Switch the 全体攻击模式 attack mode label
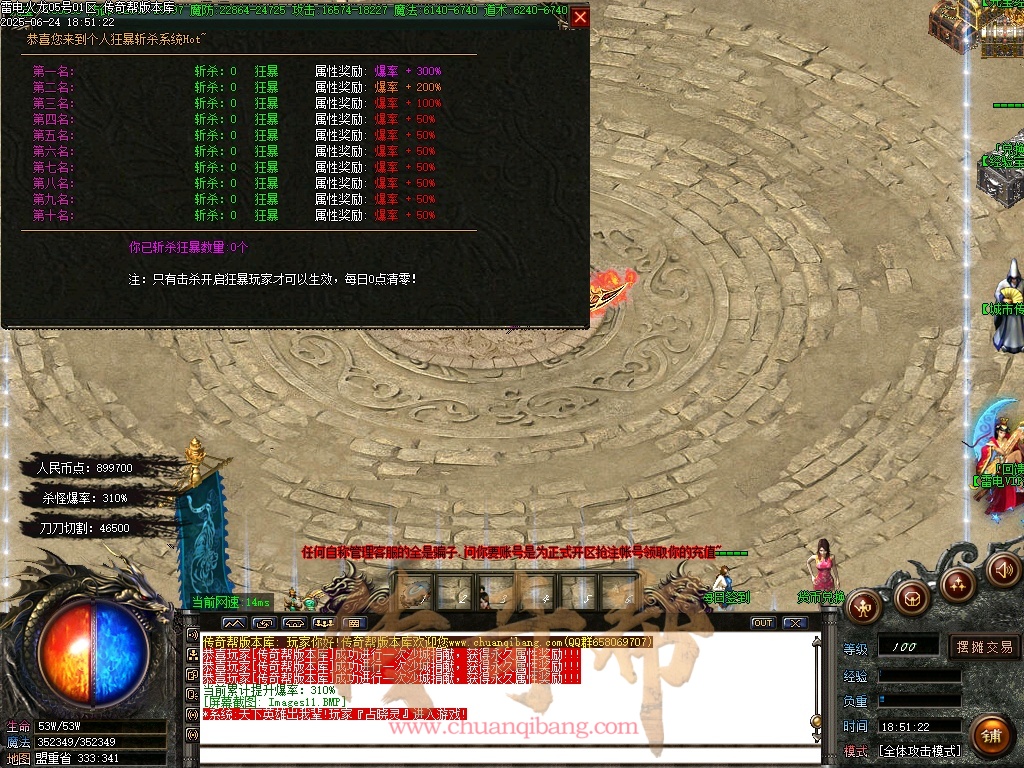Image resolution: width=1024 pixels, height=768 pixels. click(x=919, y=751)
